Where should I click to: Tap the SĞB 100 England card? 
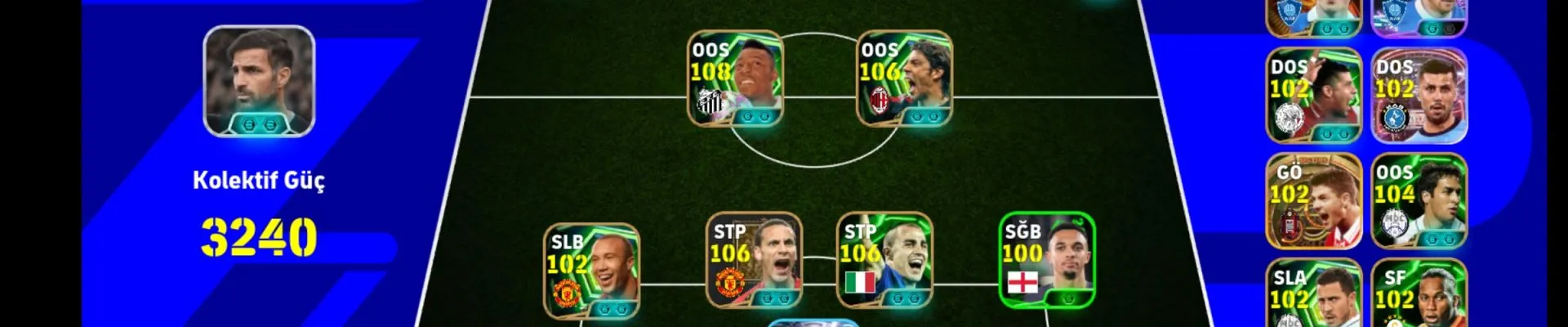(x=1047, y=260)
